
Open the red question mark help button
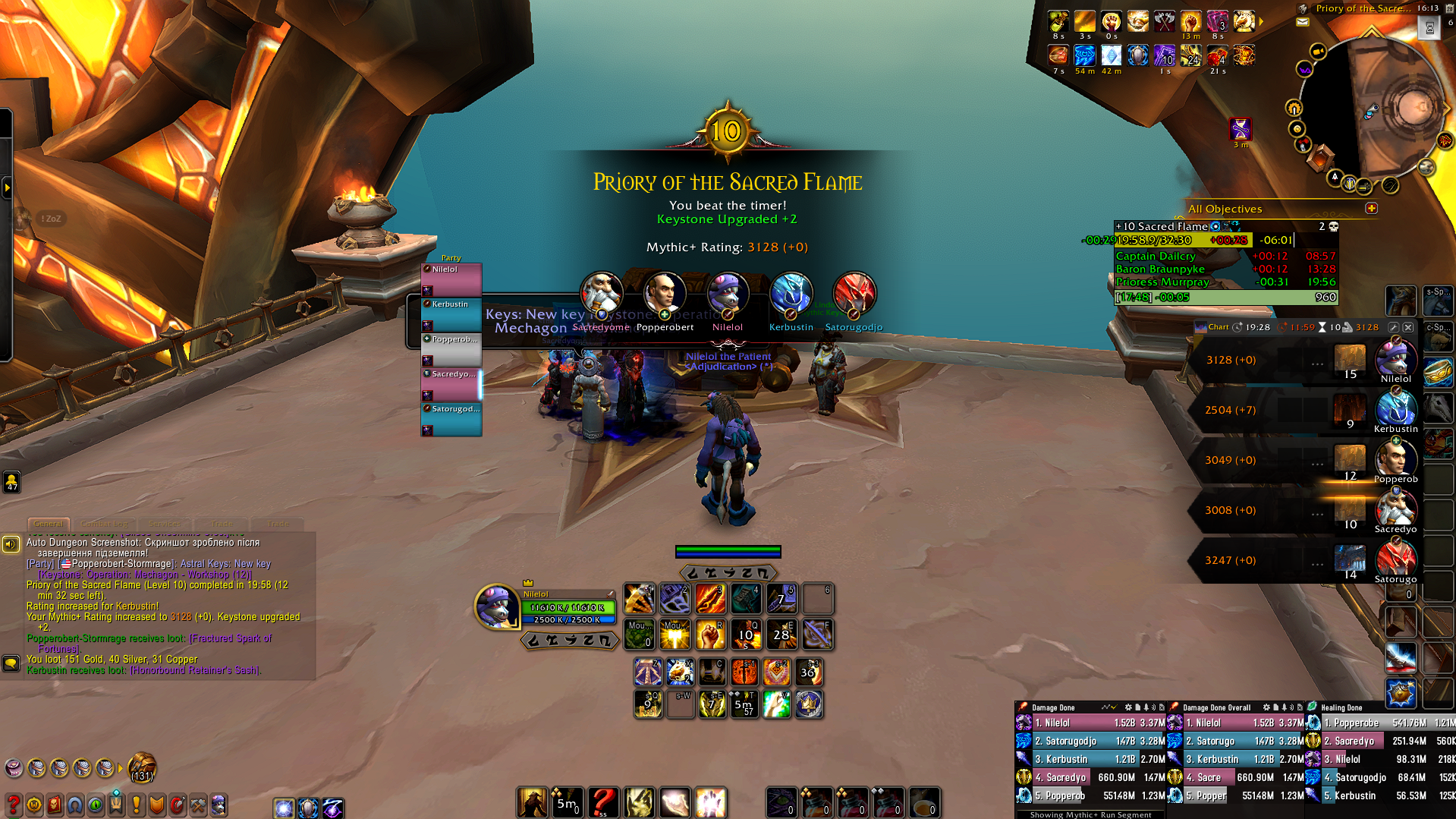coord(13,805)
